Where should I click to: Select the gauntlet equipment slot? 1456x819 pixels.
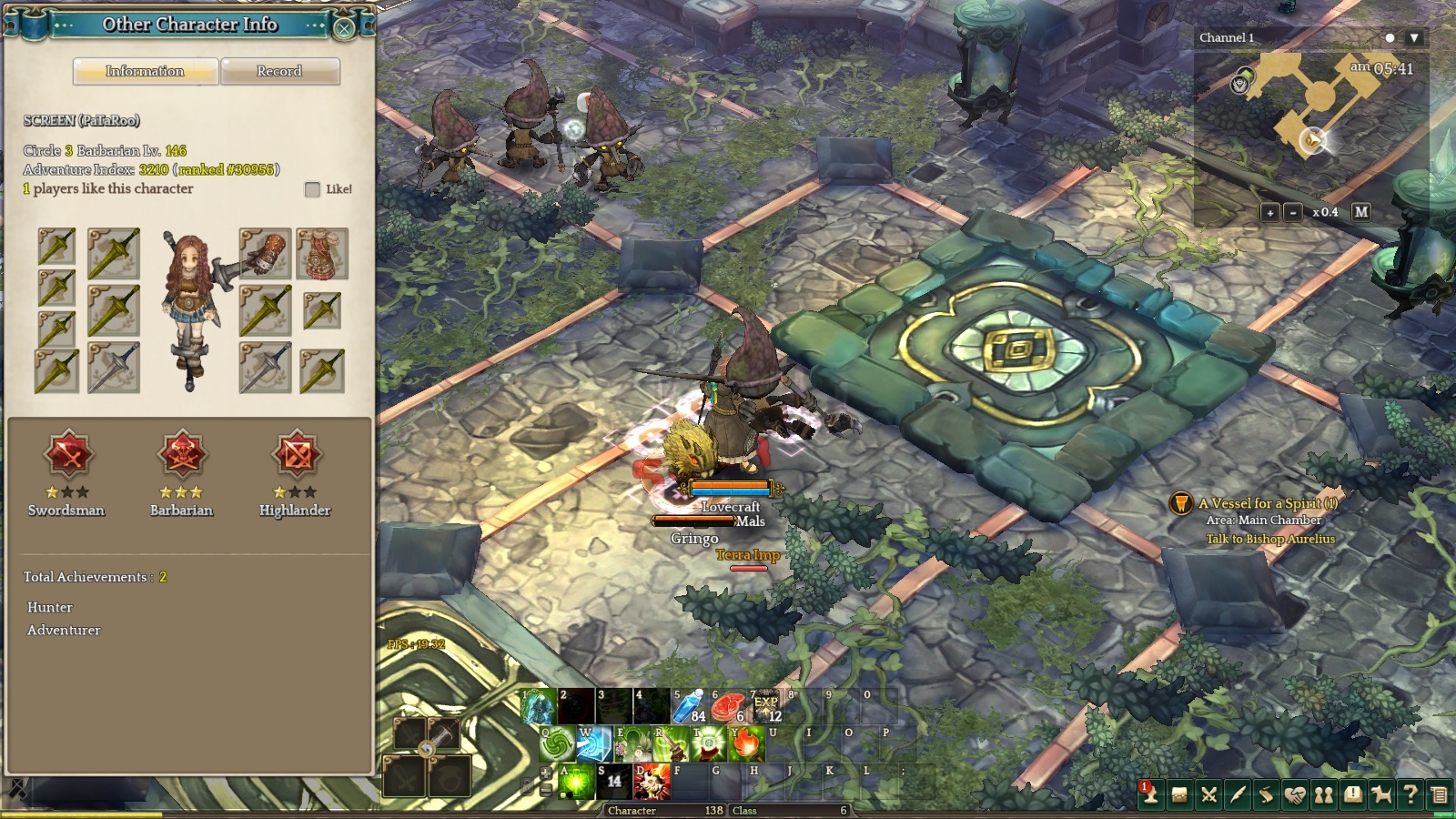point(265,253)
